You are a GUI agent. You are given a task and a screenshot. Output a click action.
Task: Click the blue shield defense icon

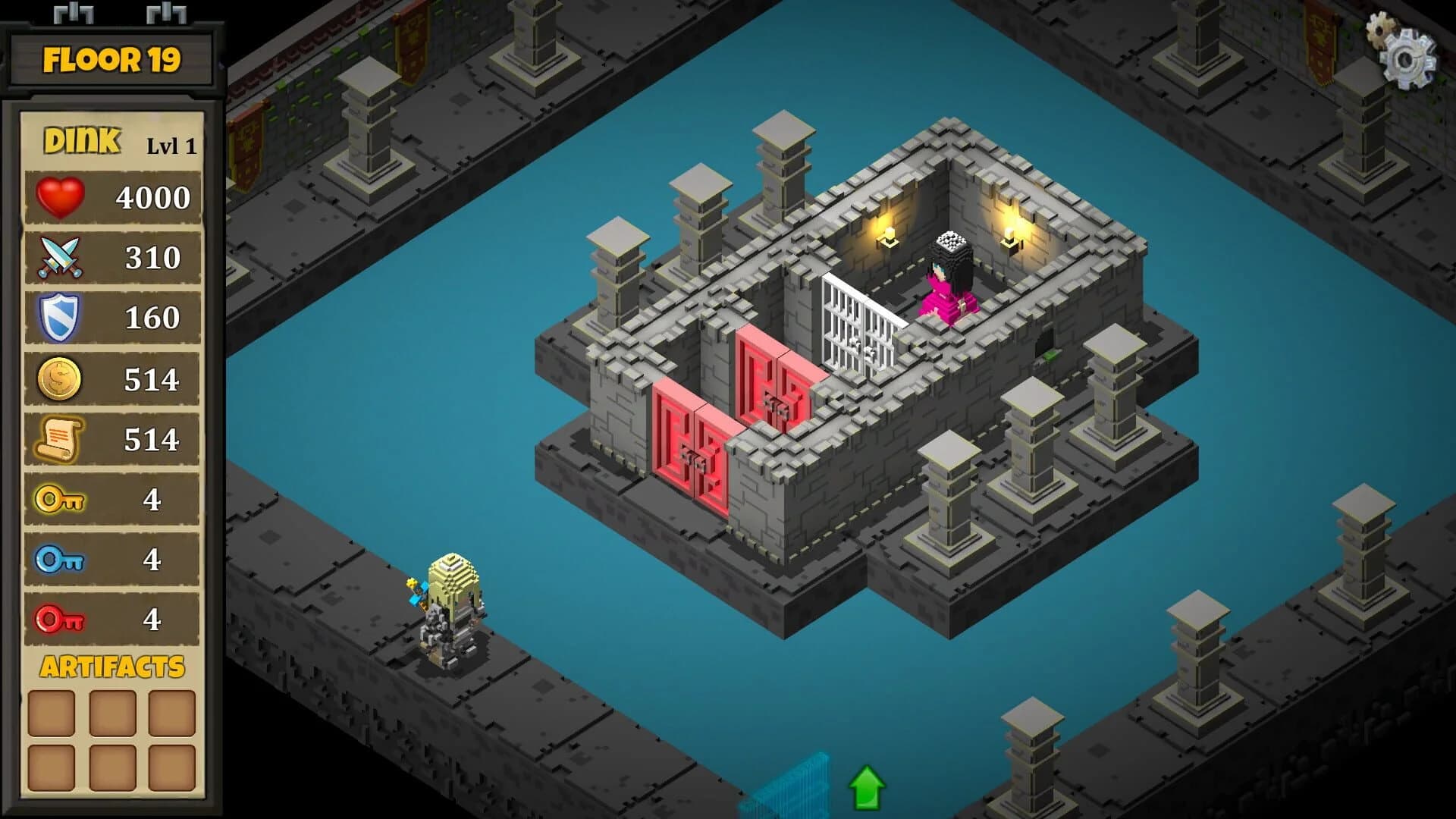(60, 318)
